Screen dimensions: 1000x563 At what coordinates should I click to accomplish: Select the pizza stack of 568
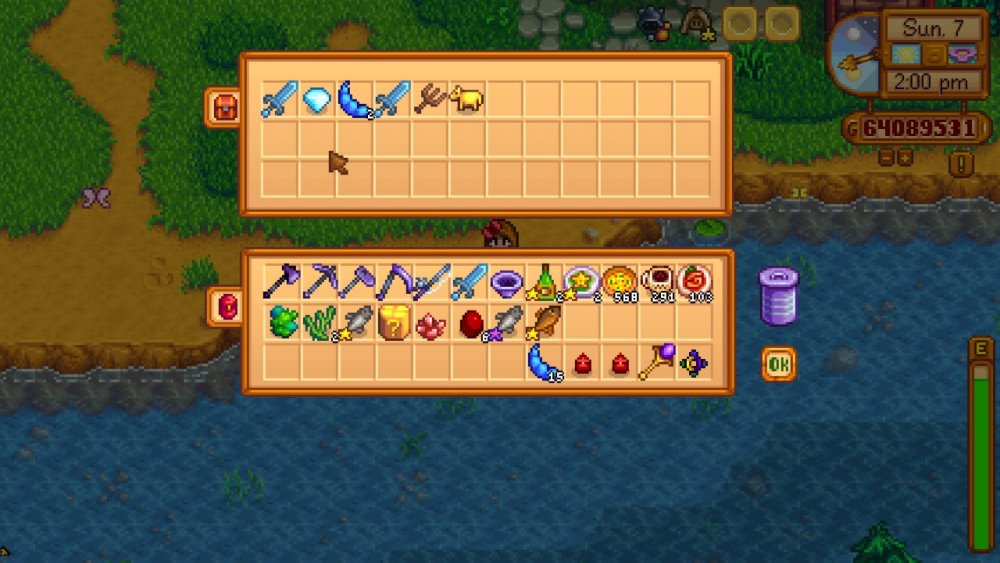[x=618, y=283]
